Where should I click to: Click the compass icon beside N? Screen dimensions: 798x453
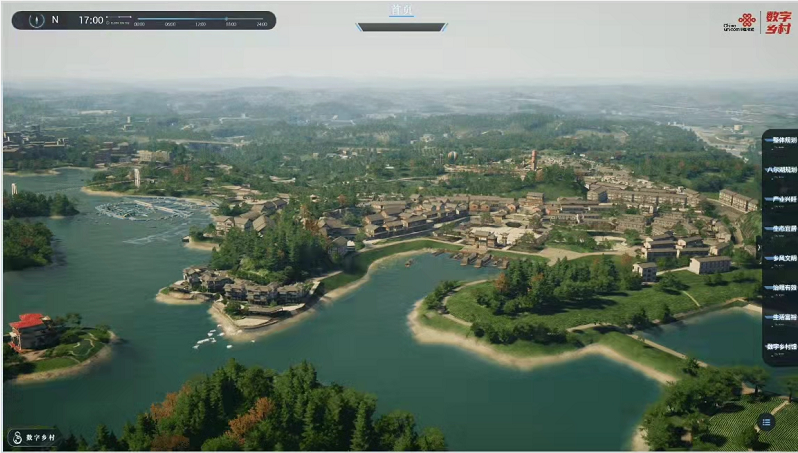36,20
